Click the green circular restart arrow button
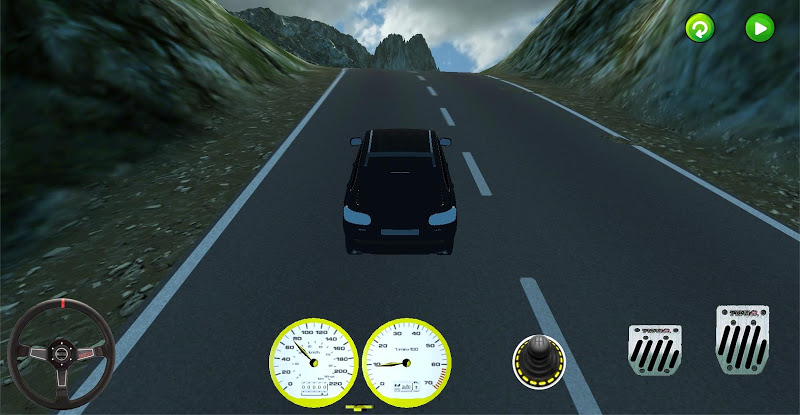The height and width of the screenshot is (415, 800). [x=700, y=28]
